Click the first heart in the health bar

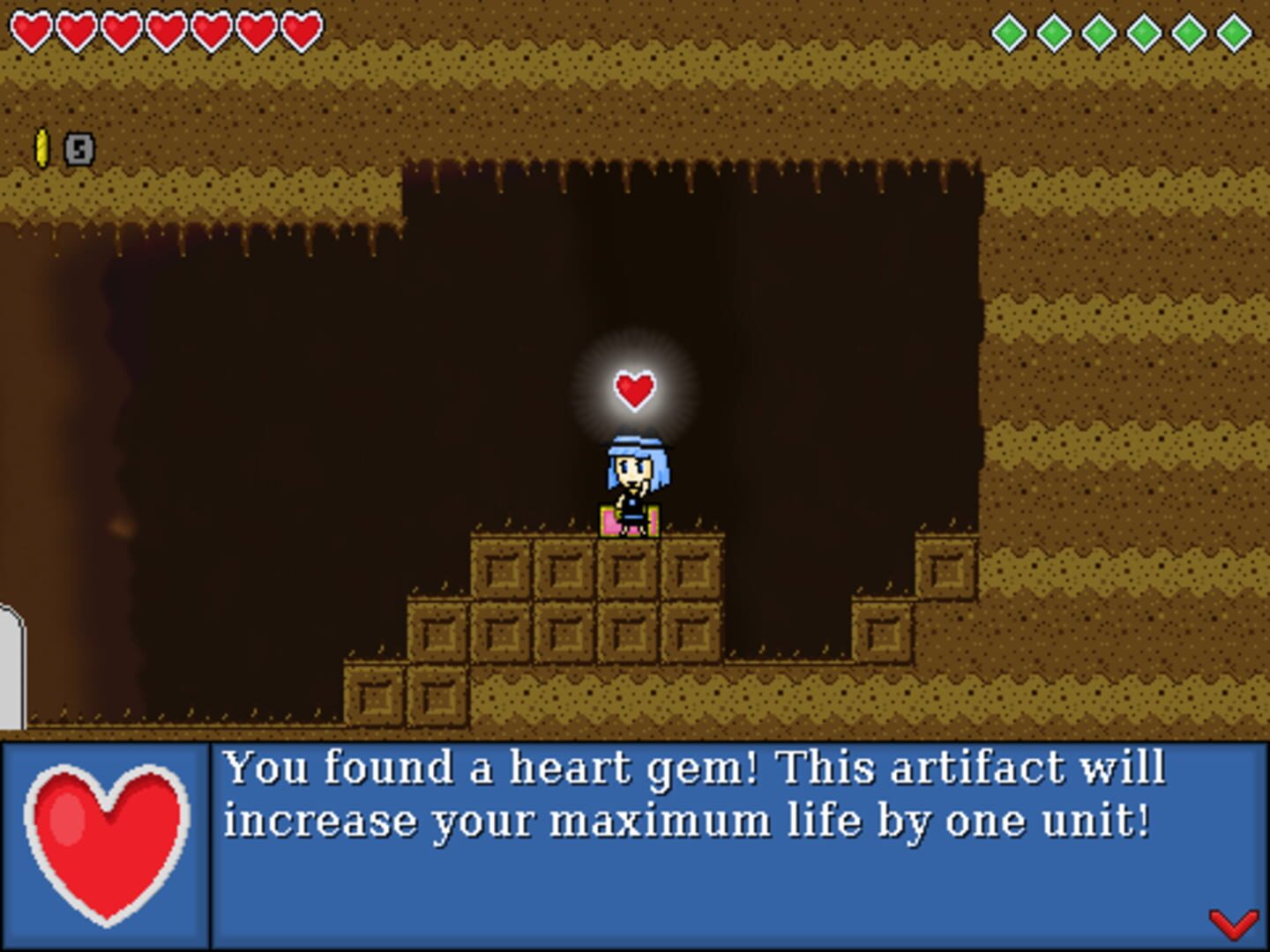[32, 29]
